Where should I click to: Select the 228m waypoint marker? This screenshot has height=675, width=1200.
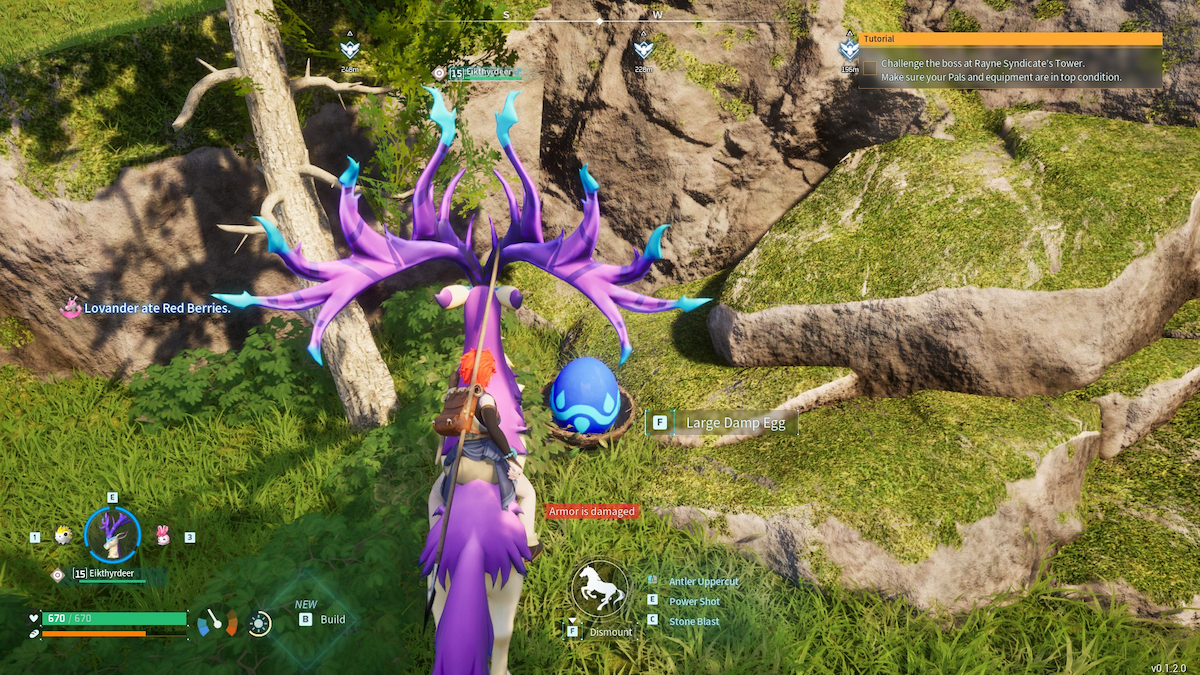point(643,48)
